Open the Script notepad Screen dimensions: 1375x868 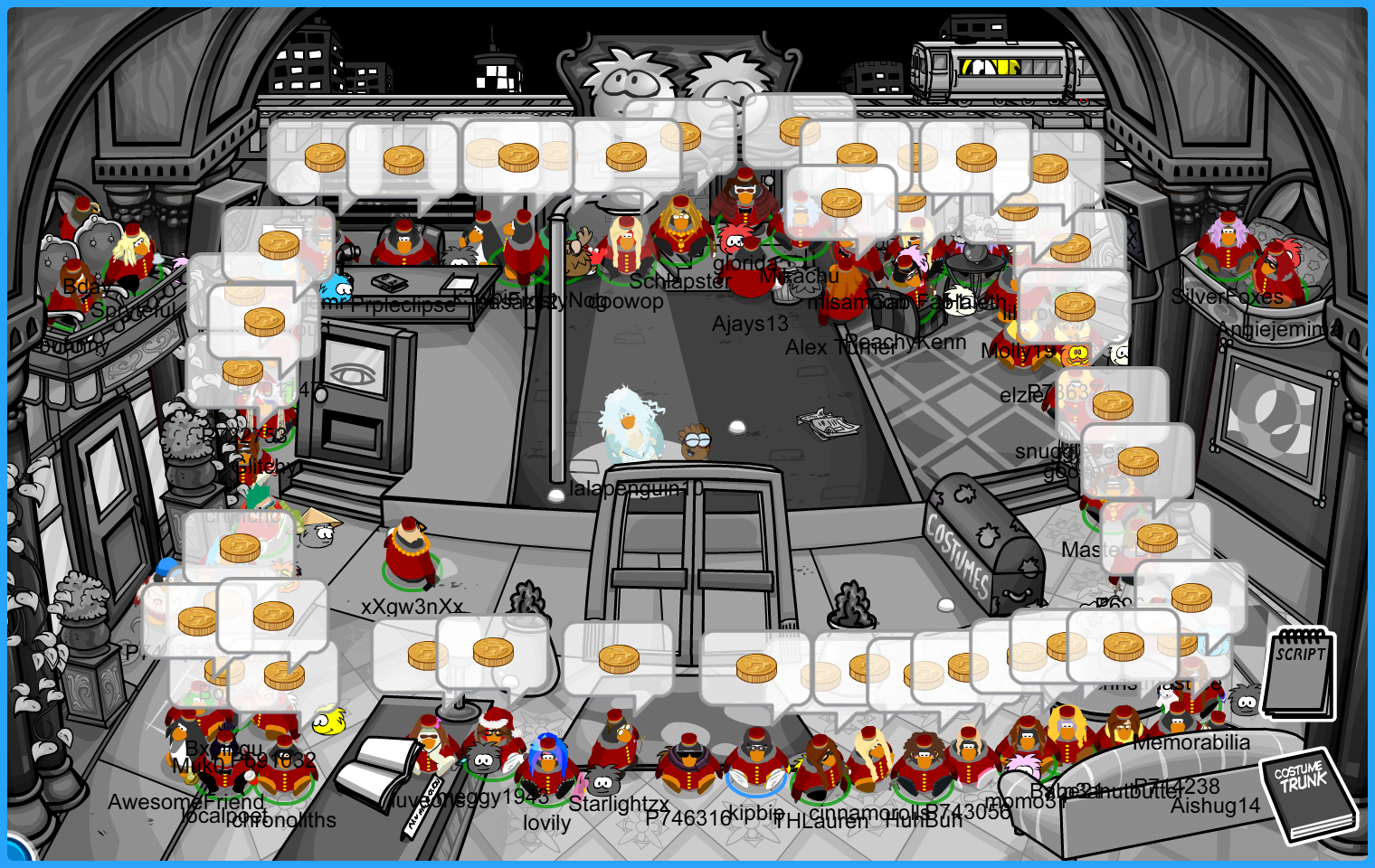pyautogui.click(x=1299, y=675)
